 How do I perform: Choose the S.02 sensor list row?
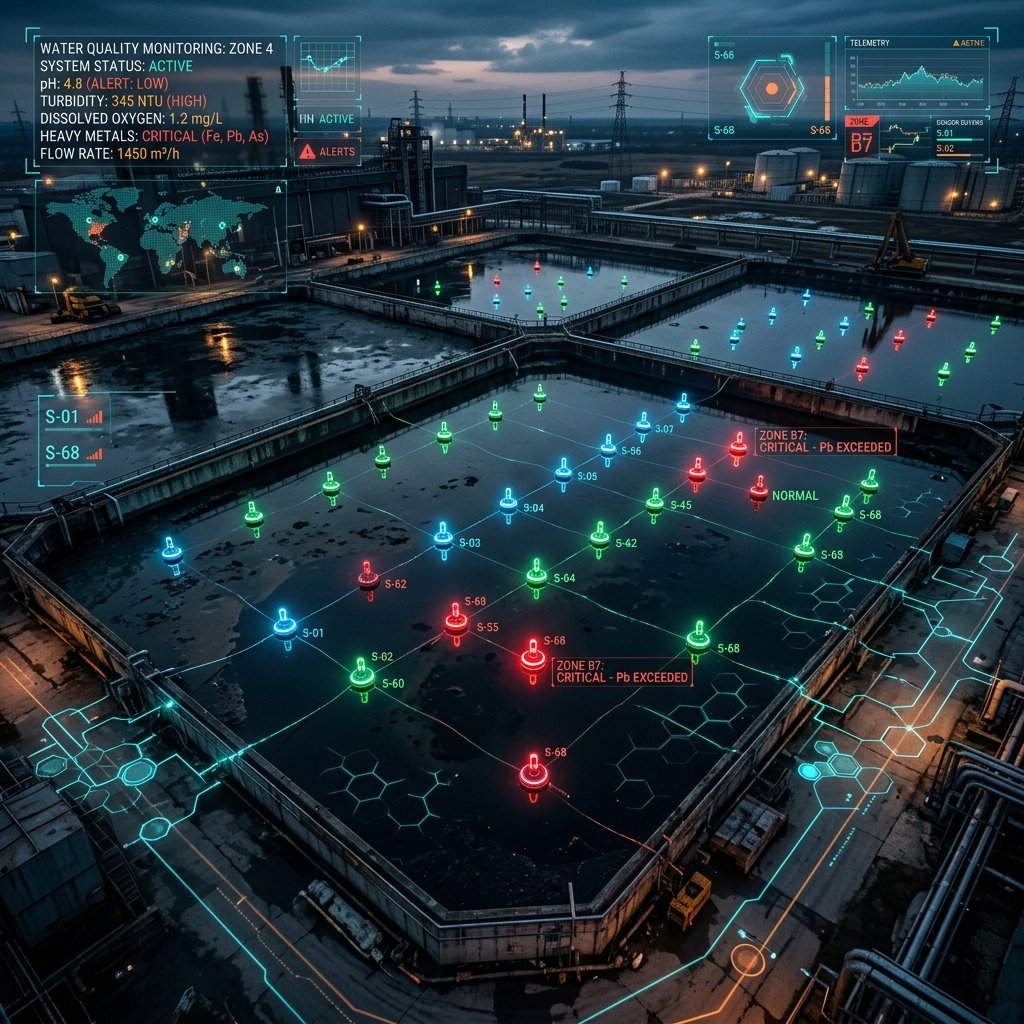click(959, 150)
